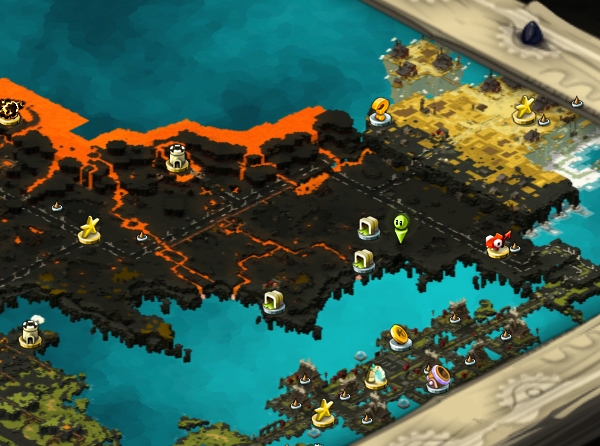Select the dark explosion marker at the map edge
This screenshot has width=600, height=446.
[10, 108]
